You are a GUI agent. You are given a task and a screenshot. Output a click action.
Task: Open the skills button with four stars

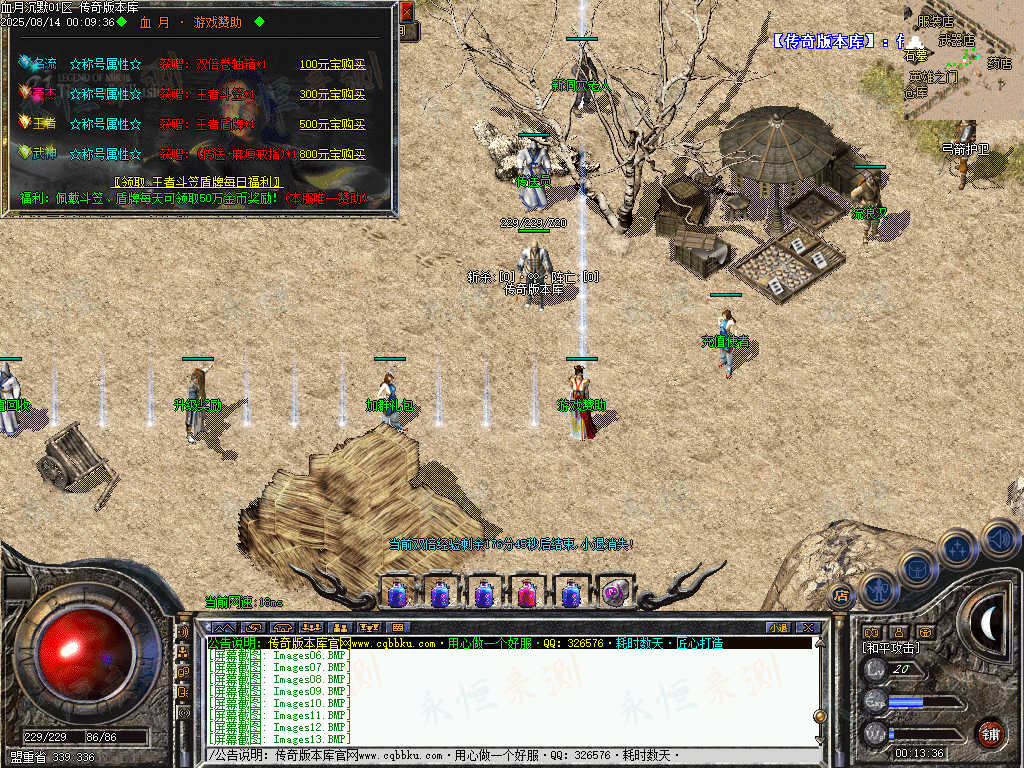coord(957,547)
